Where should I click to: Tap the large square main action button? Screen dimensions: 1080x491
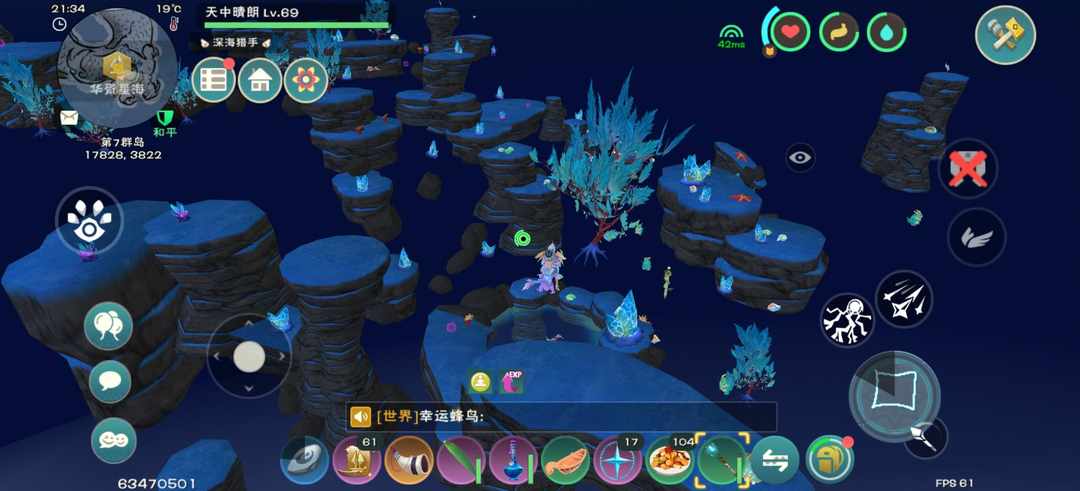[x=894, y=394]
